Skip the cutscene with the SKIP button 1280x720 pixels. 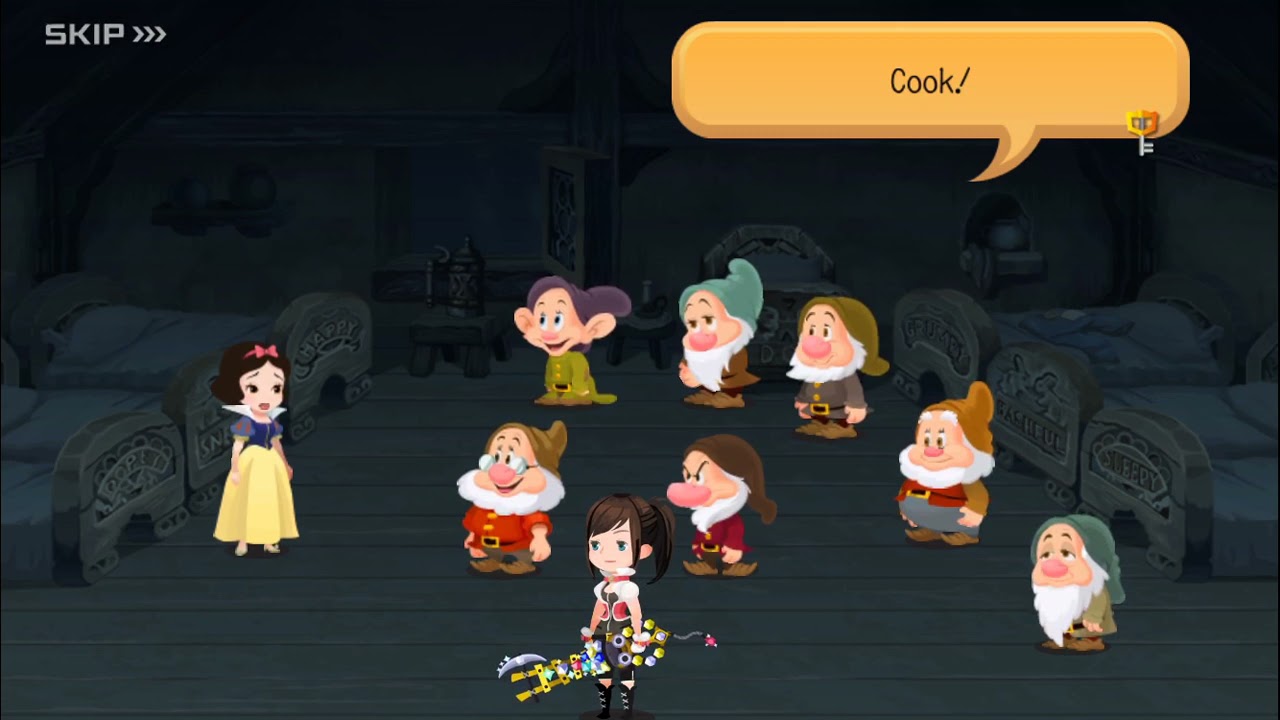(105, 35)
